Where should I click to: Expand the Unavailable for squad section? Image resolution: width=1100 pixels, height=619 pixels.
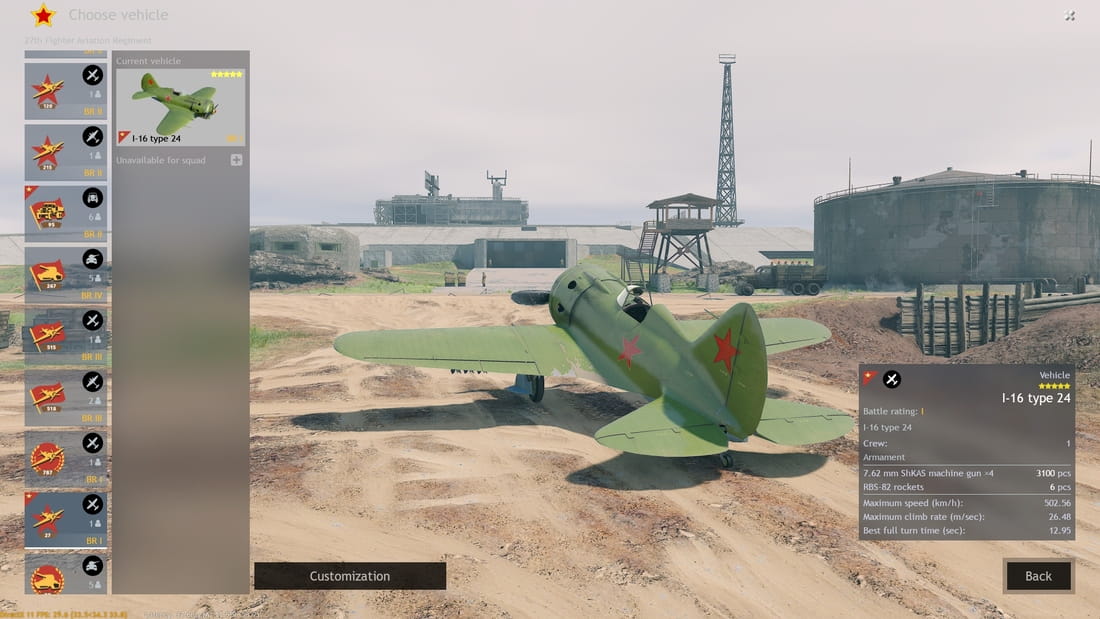pos(236,160)
